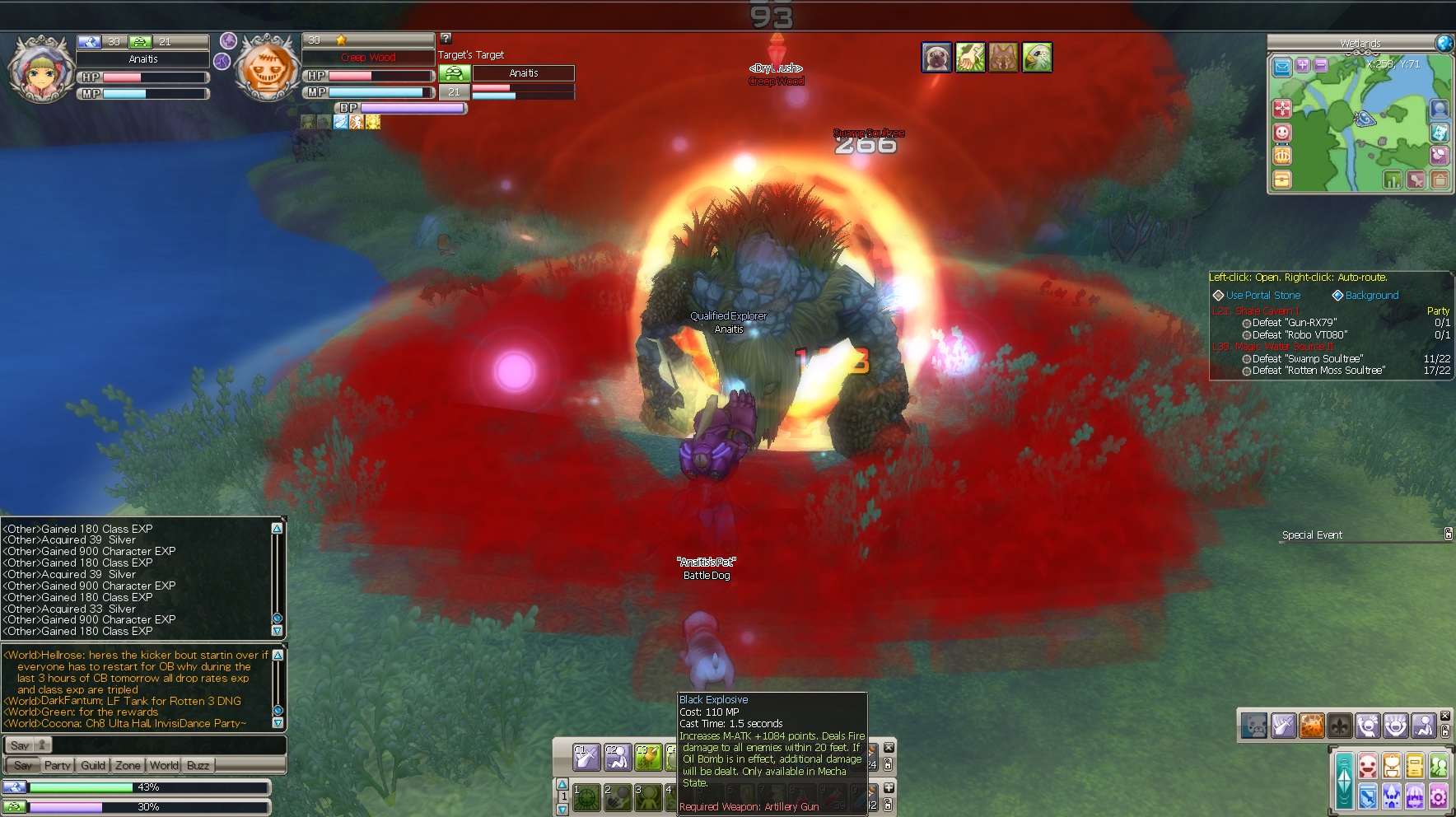Click the Use Portal Stone option

point(1262,296)
